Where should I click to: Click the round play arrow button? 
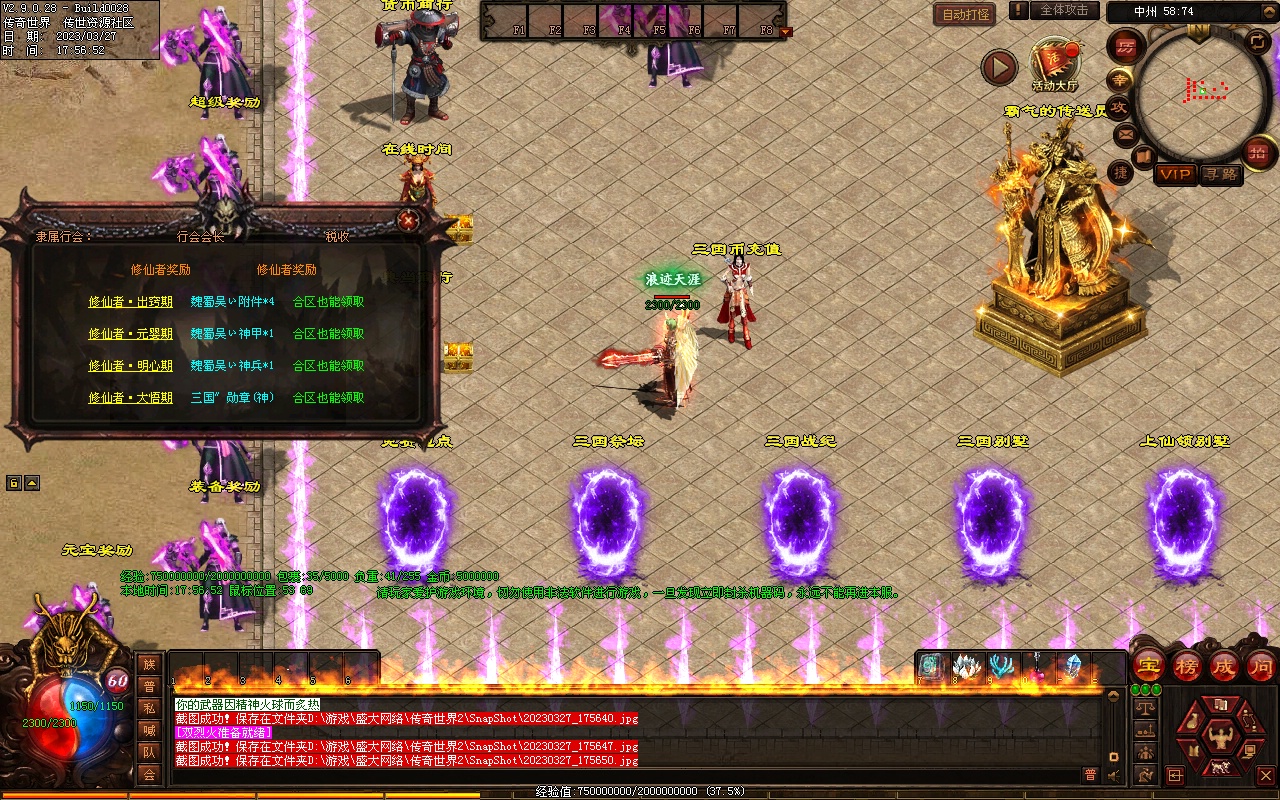coord(998,67)
